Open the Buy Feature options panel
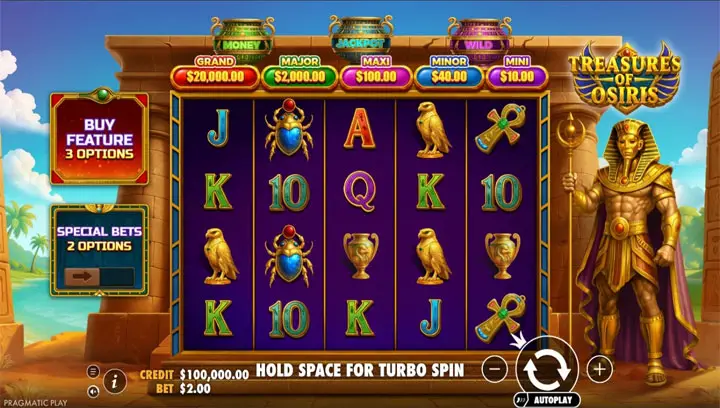 pos(99,138)
